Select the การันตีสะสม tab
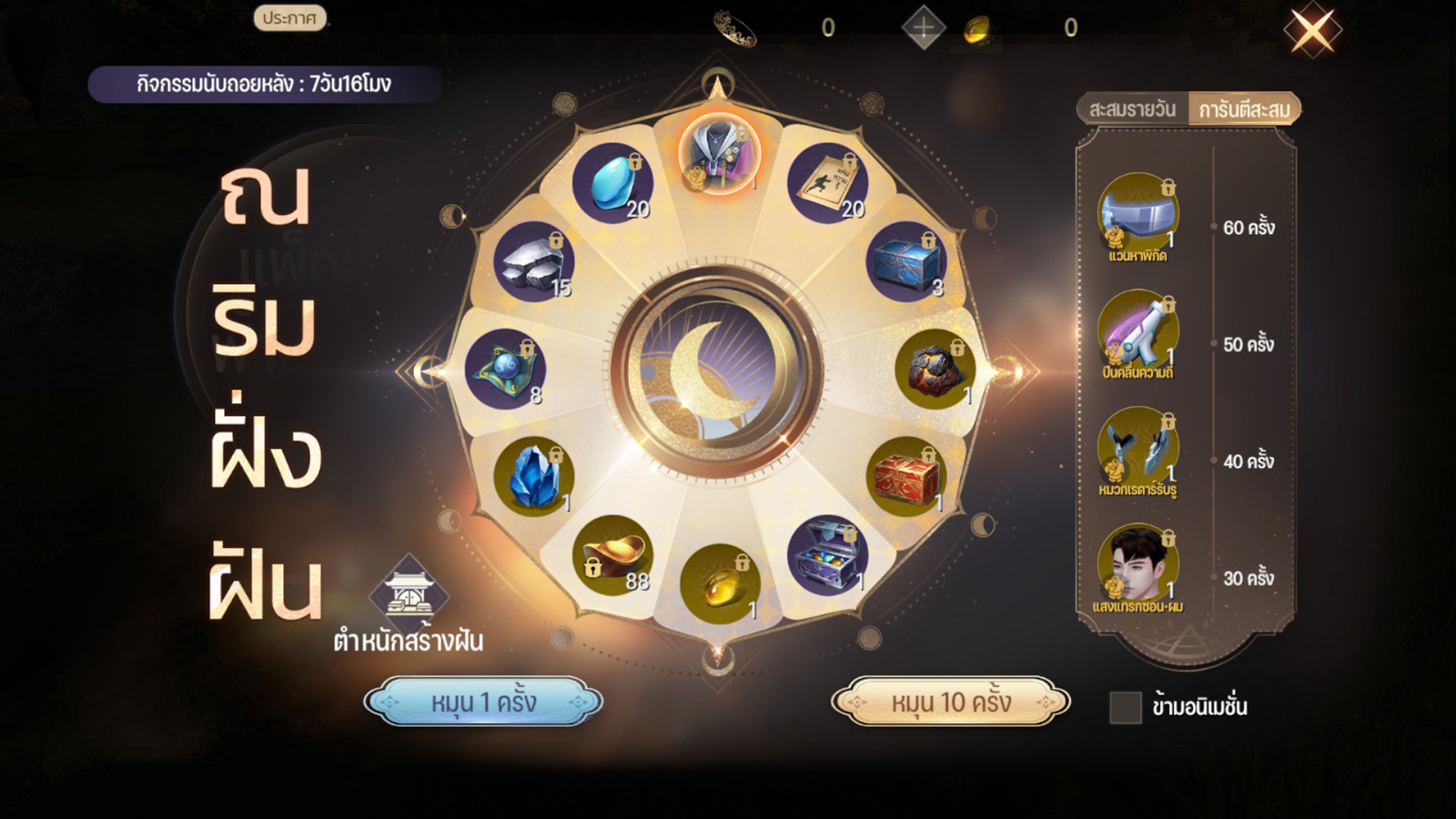This screenshot has width=1456, height=819. click(x=1244, y=109)
